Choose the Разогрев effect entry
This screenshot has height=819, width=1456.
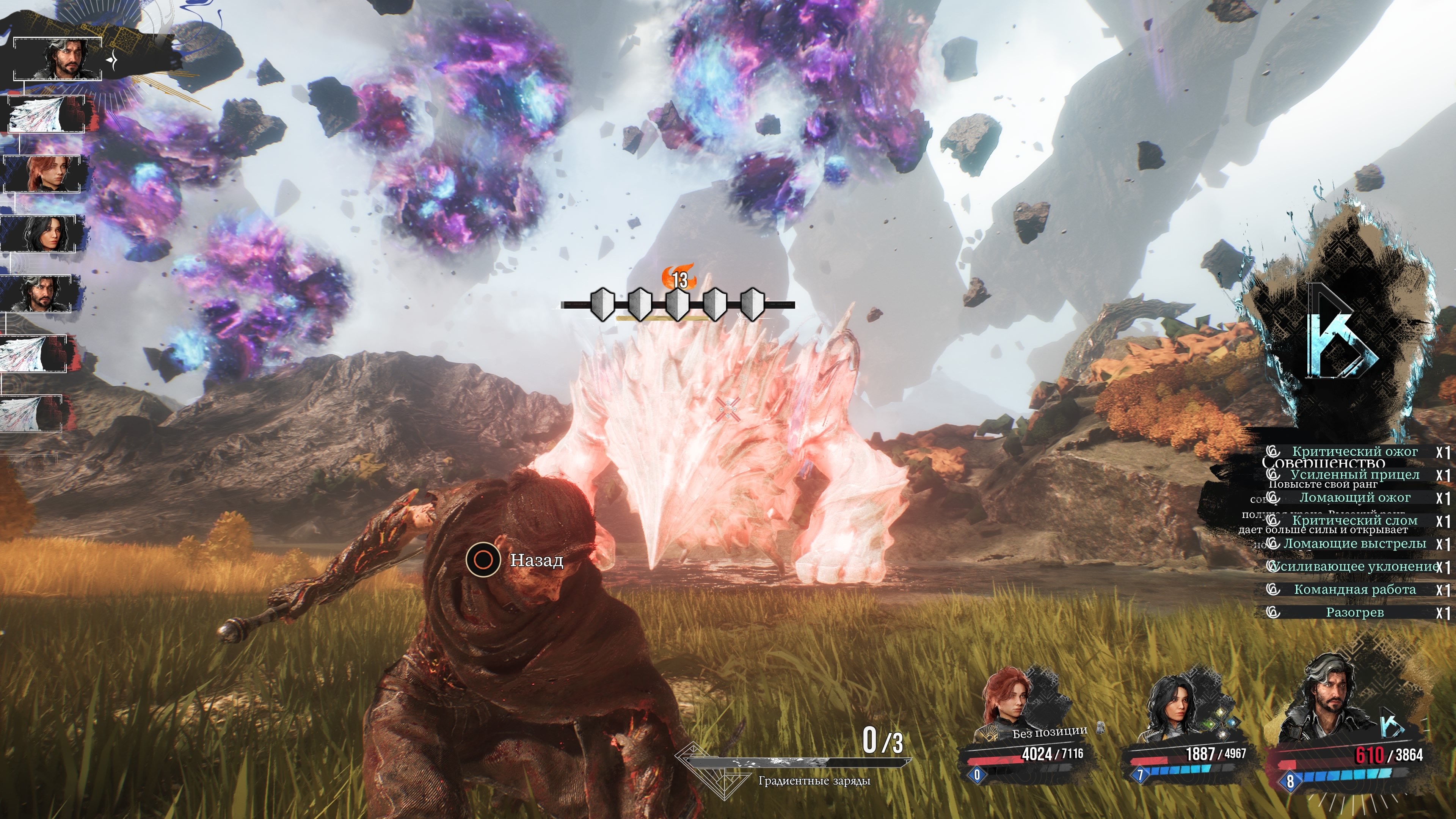pos(1354,613)
